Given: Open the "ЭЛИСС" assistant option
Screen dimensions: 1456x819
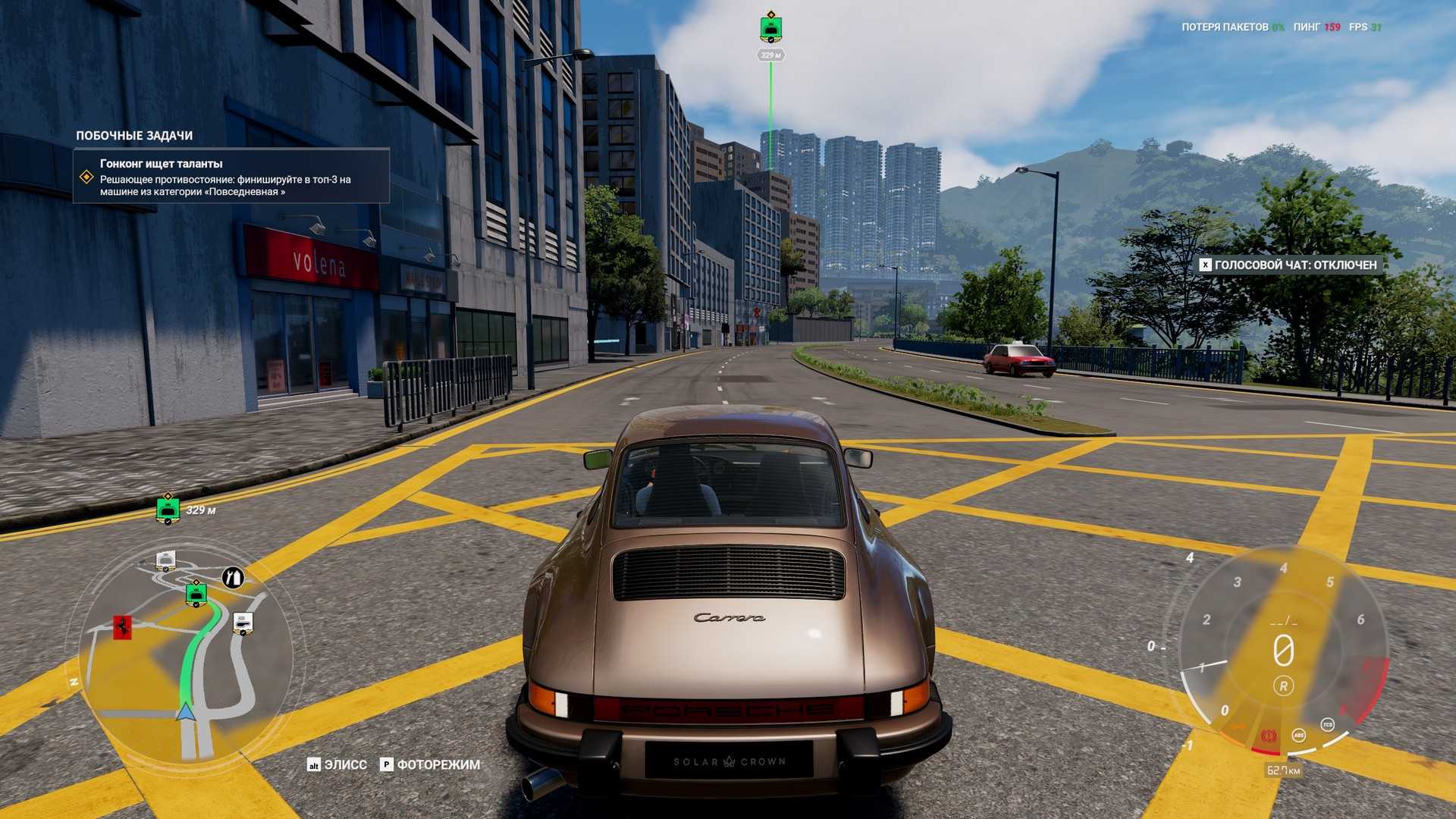Looking at the screenshot, I should 337,764.
